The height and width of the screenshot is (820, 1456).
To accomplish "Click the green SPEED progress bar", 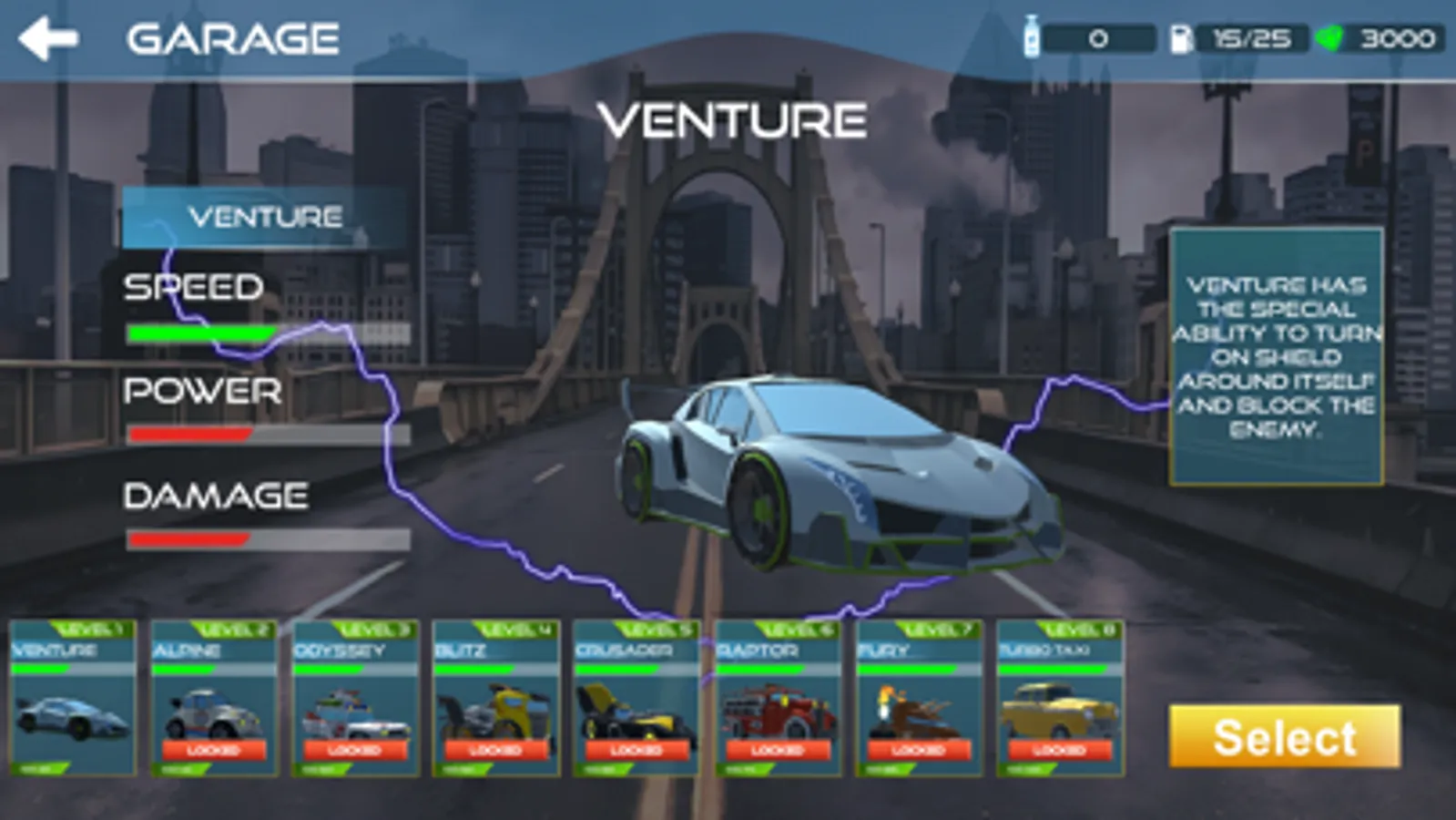I will [x=200, y=333].
